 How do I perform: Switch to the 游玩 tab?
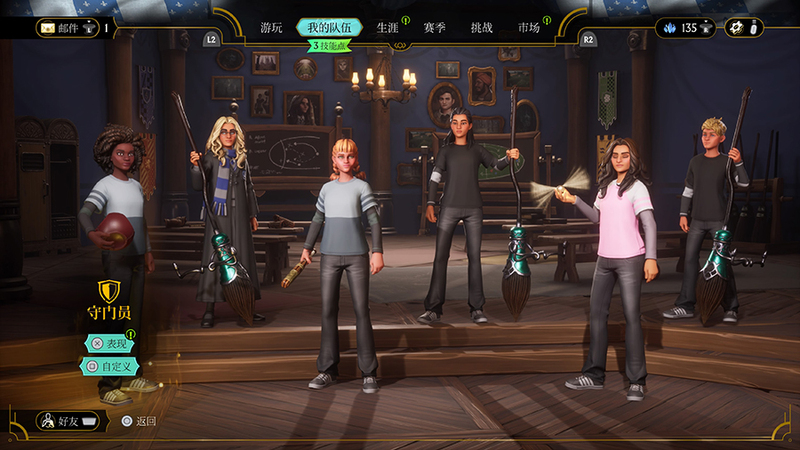(271, 28)
